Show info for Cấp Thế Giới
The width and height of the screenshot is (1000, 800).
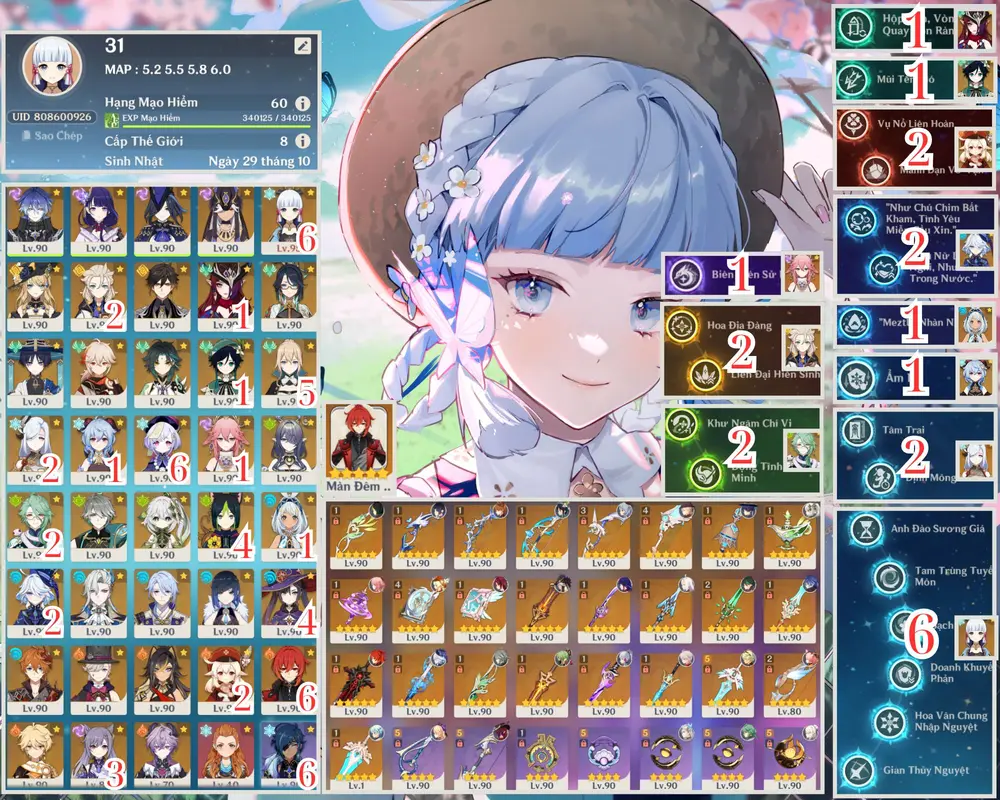(x=303, y=142)
